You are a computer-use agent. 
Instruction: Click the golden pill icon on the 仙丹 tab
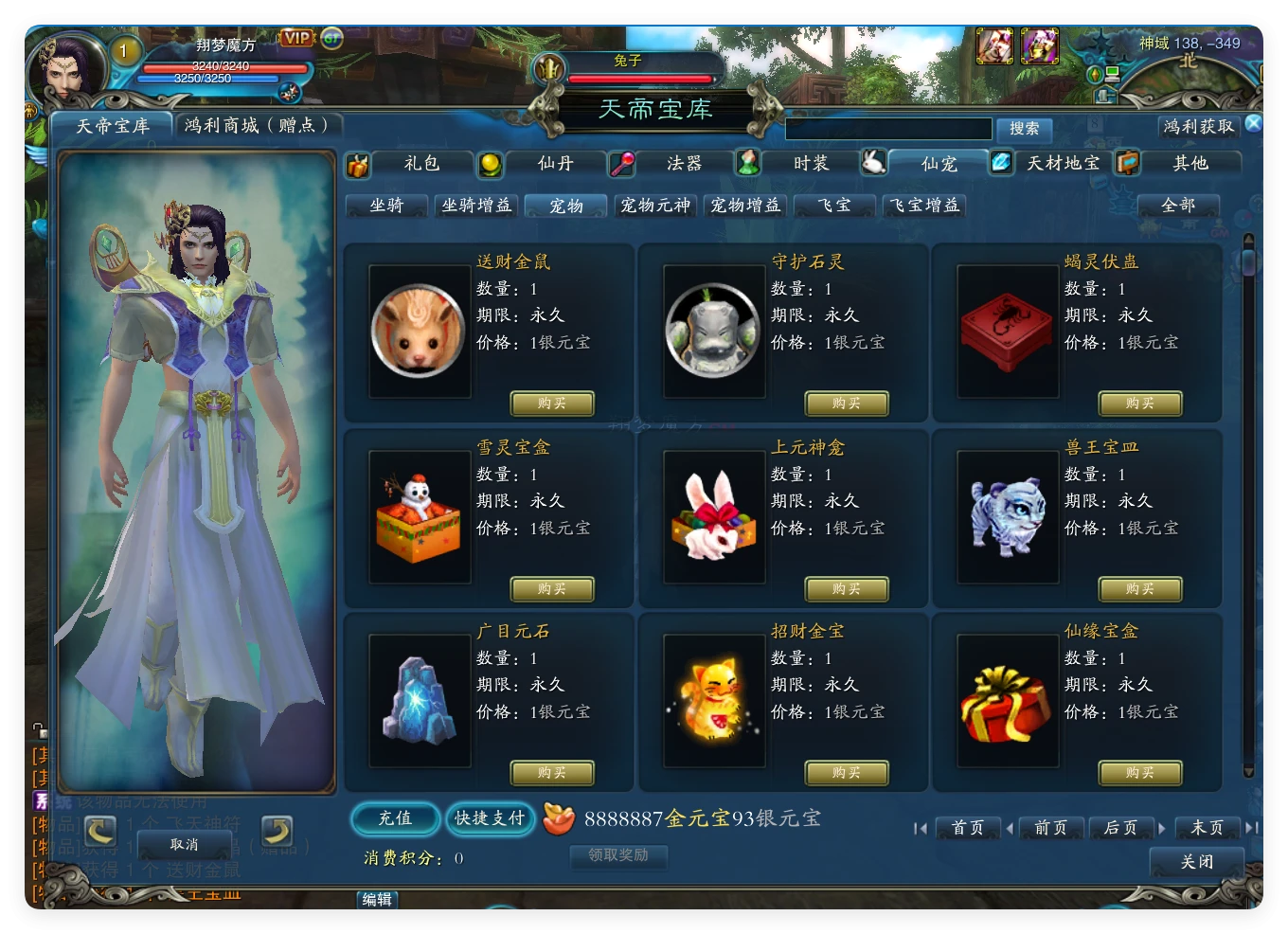click(x=489, y=163)
